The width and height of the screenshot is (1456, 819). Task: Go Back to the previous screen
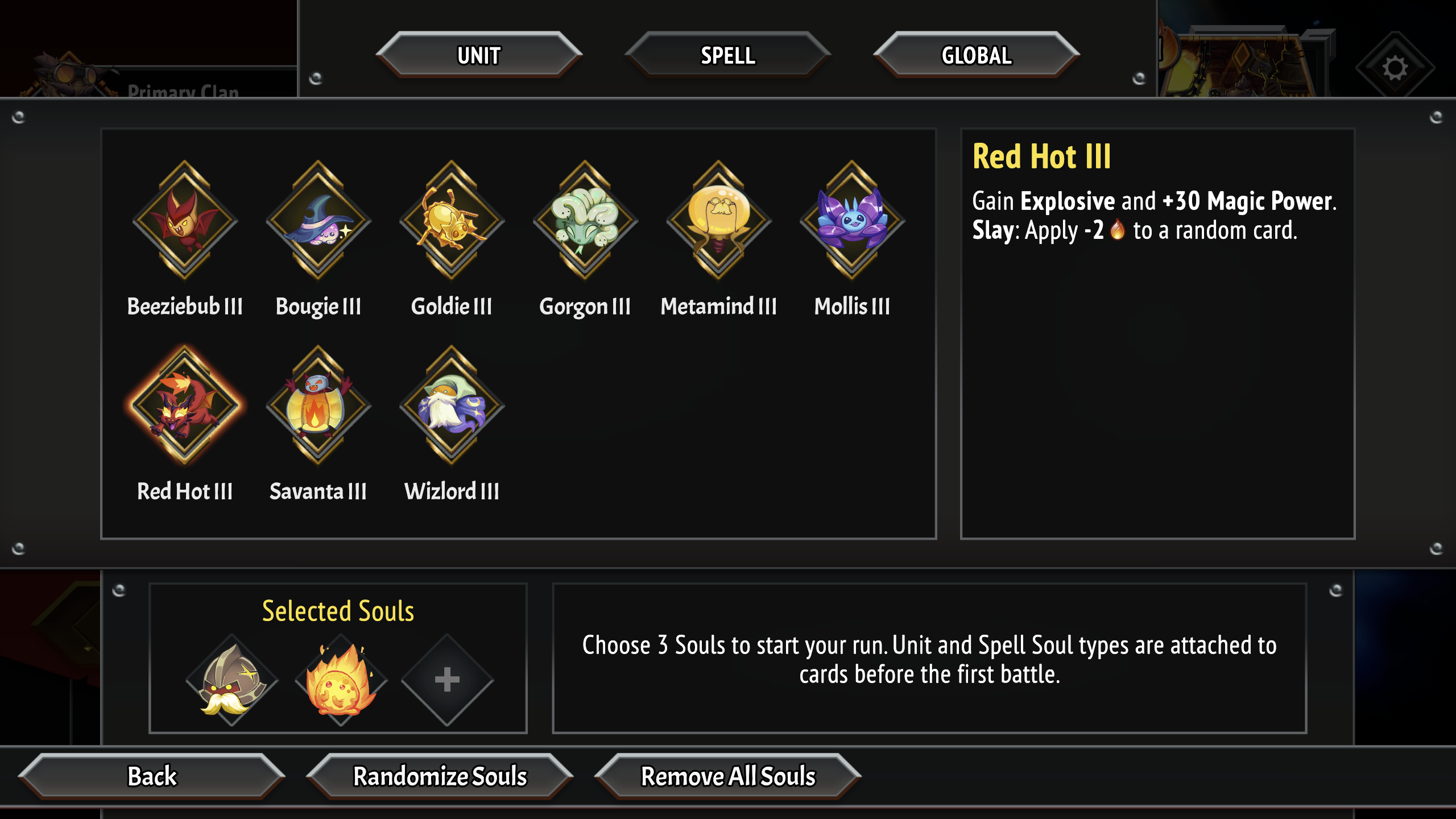[154, 776]
